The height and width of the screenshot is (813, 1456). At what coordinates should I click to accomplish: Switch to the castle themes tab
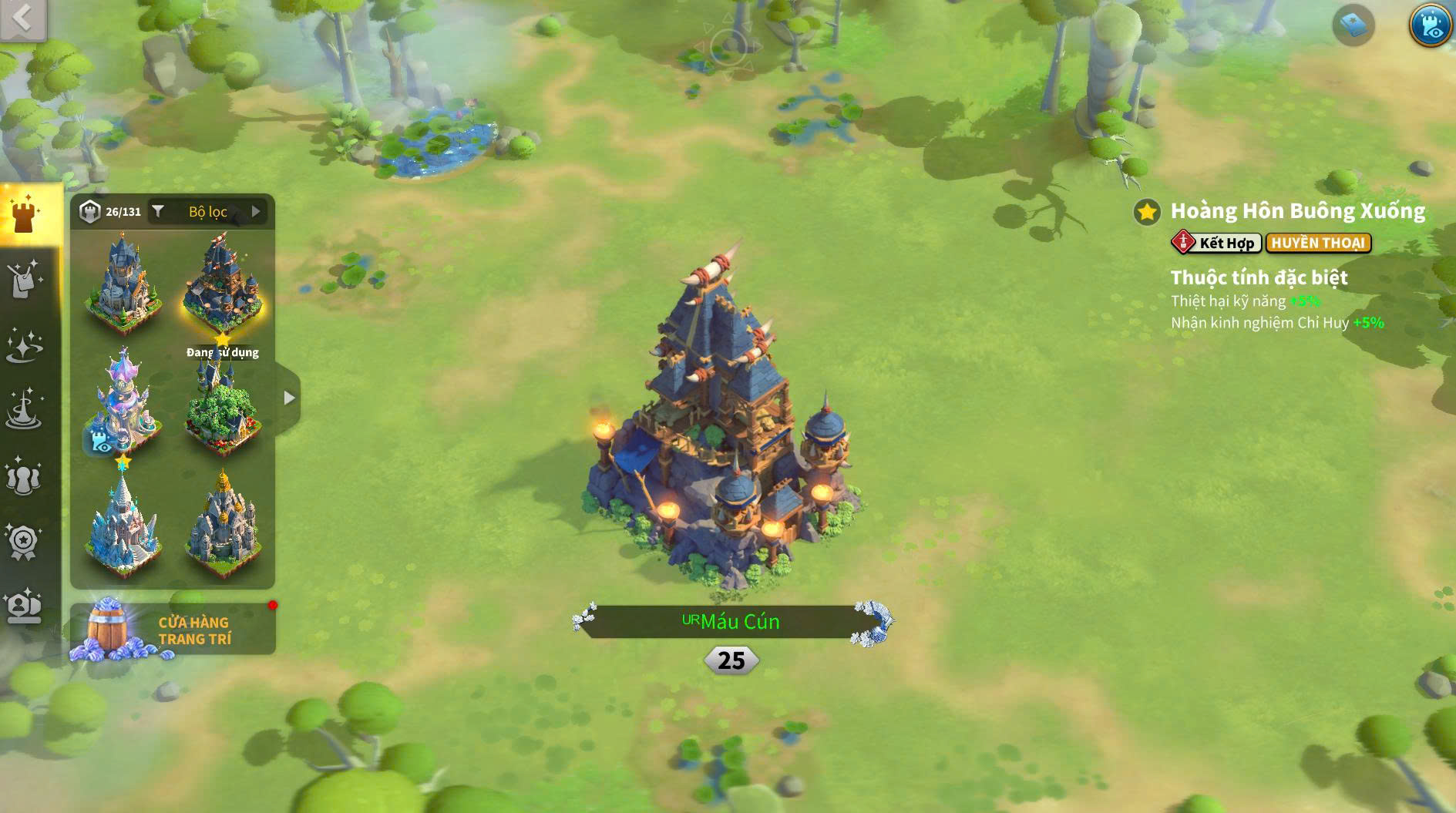[25, 213]
